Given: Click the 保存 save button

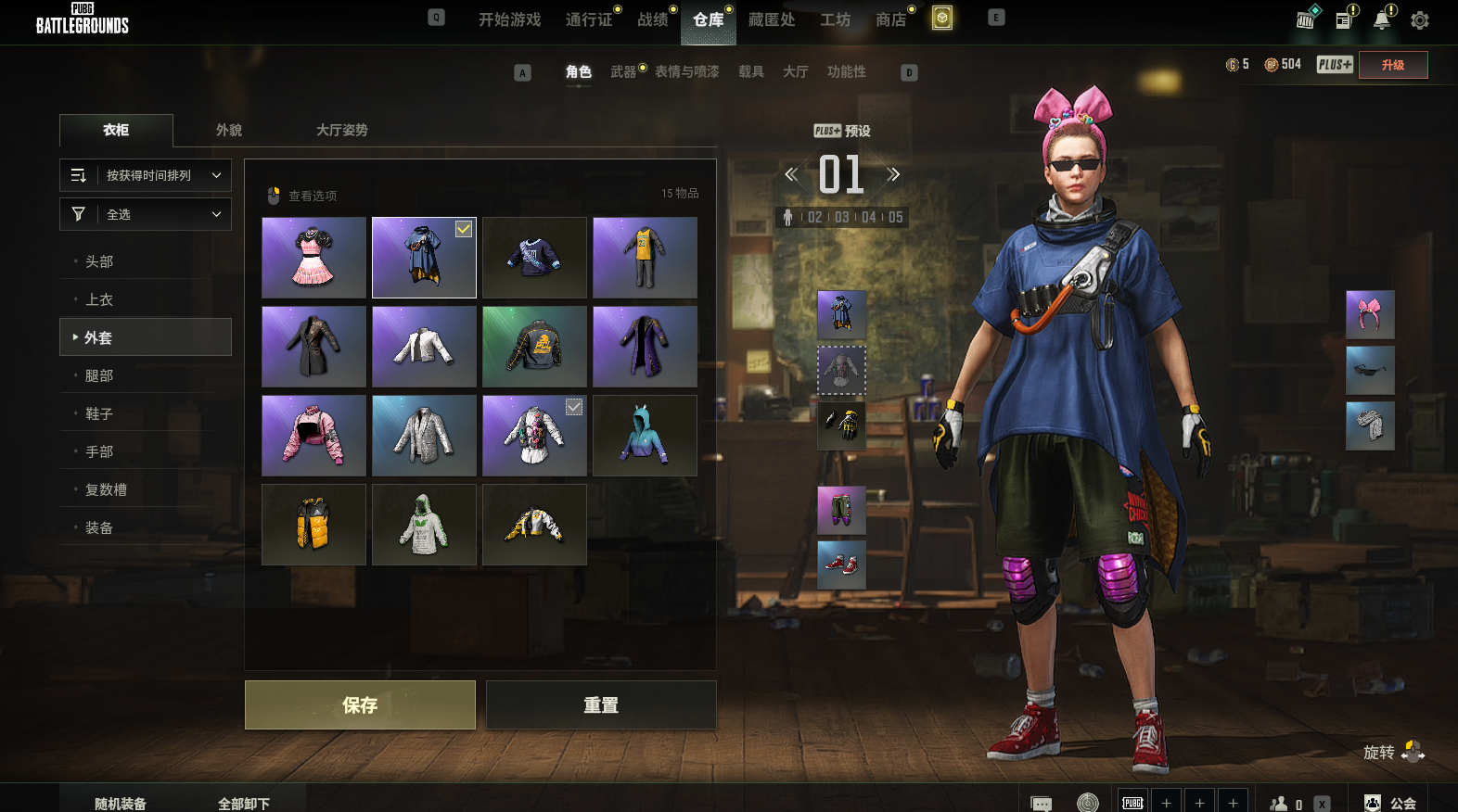Looking at the screenshot, I should 360,705.
